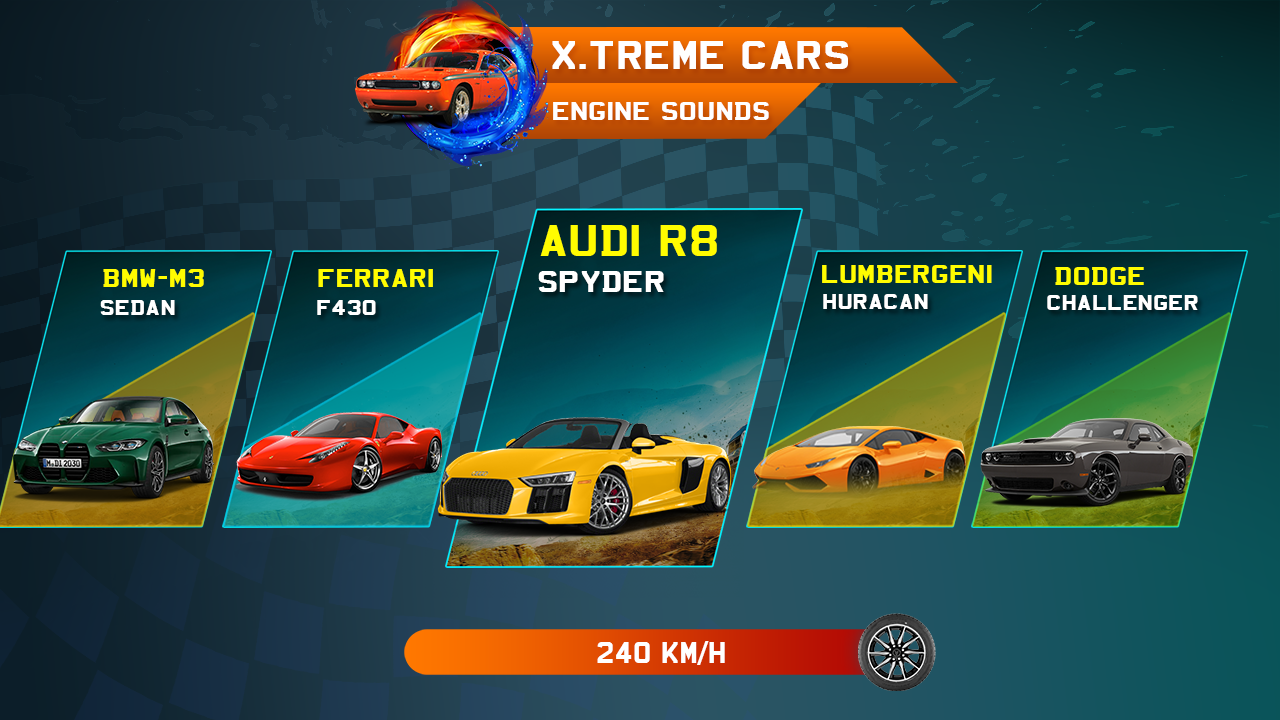
Task: Select the Lumbergeni Huracan card
Action: pyautogui.click(x=885, y=390)
